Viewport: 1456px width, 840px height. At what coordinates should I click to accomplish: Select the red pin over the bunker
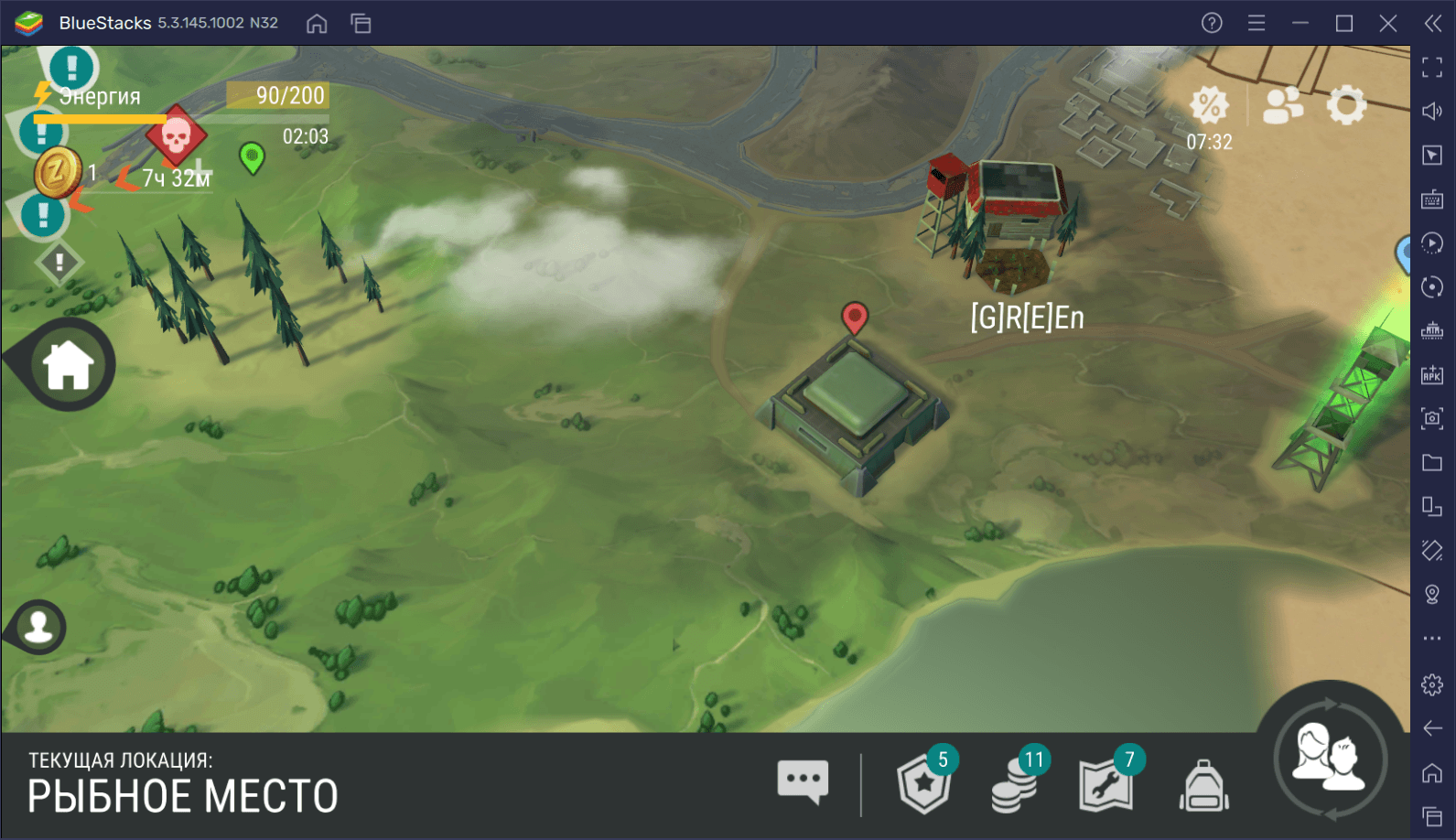tap(854, 318)
